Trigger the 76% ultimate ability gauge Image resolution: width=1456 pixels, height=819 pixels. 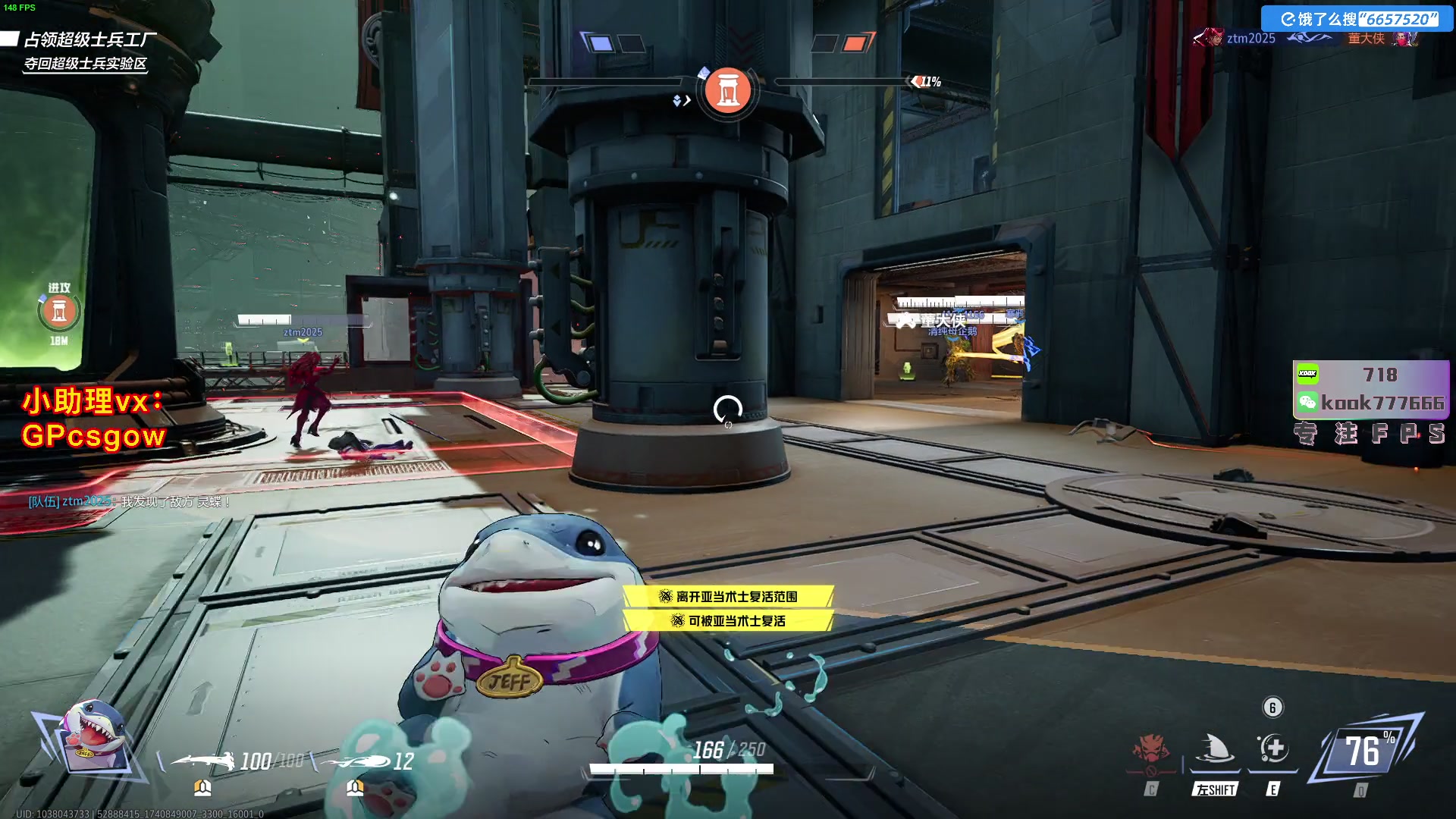pyautogui.click(x=1364, y=751)
